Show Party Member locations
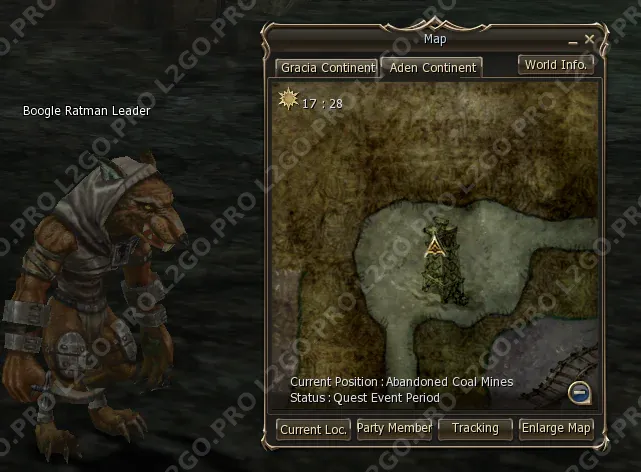 [394, 428]
